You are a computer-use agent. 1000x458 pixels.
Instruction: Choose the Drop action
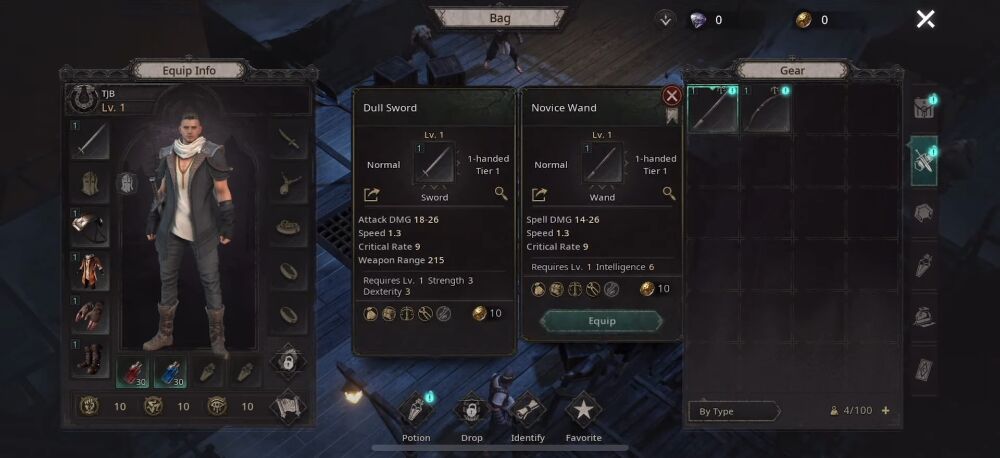(471, 412)
